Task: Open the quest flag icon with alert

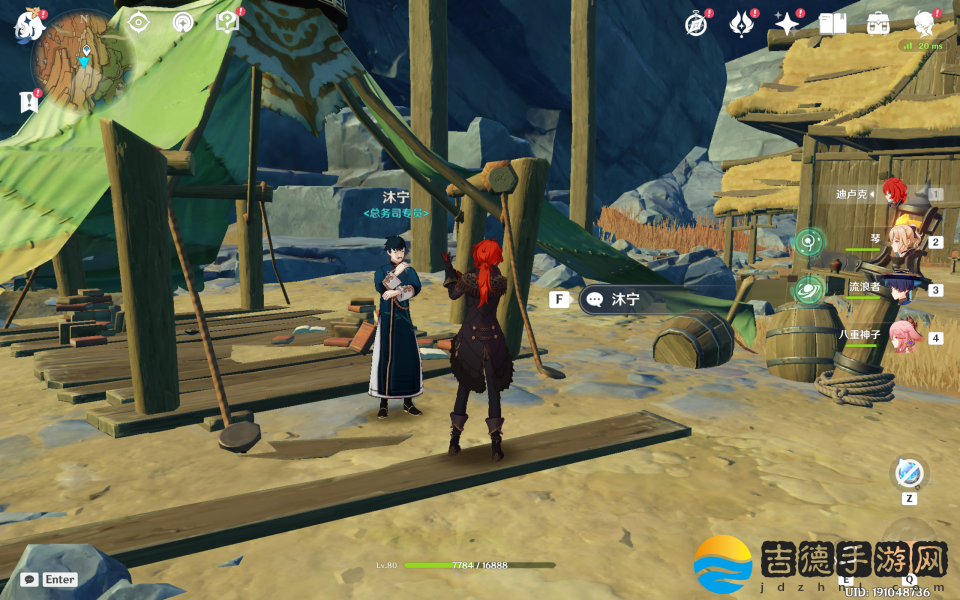Action: pyautogui.click(x=28, y=102)
